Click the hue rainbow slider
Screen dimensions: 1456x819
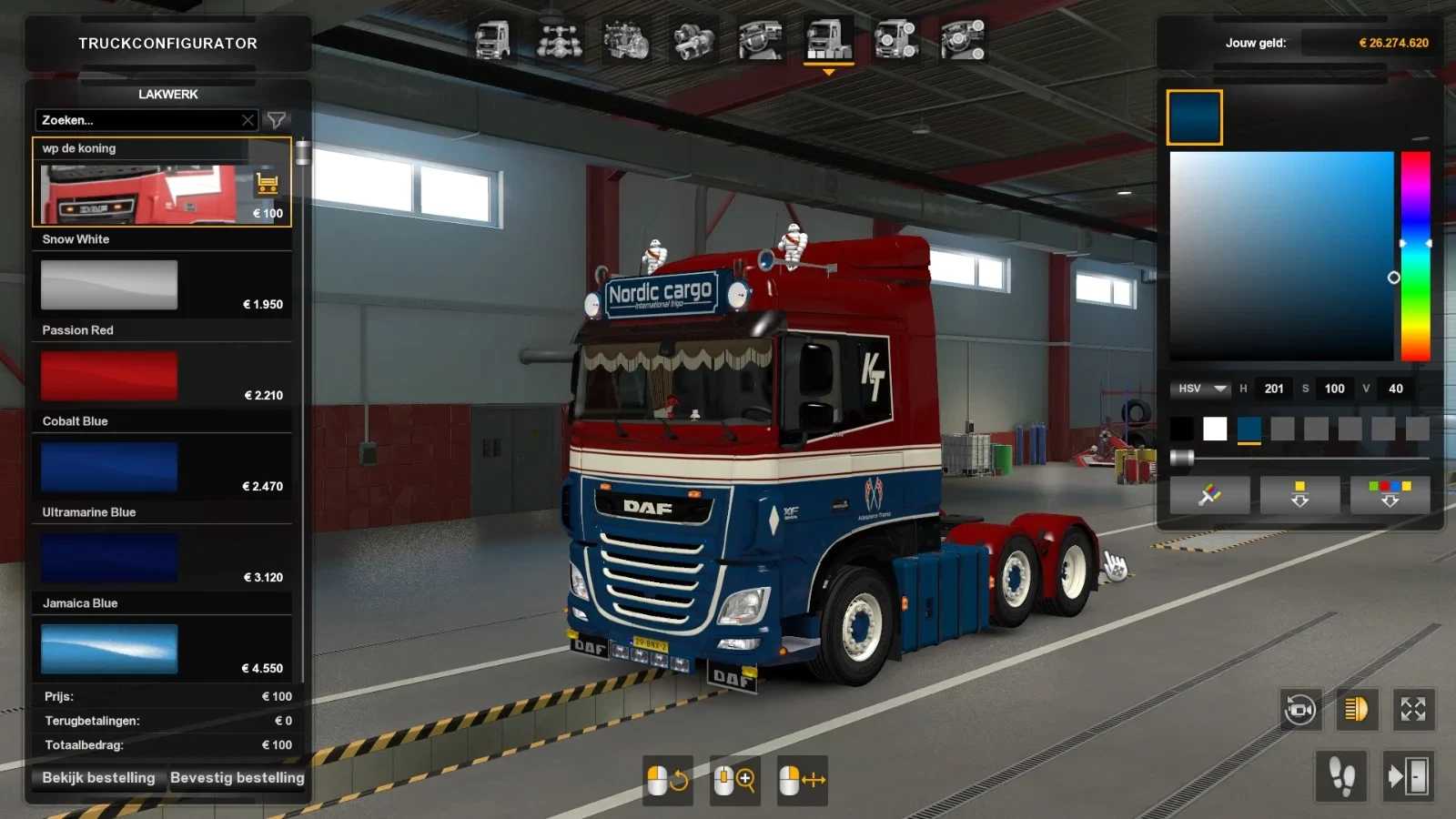click(1415, 255)
